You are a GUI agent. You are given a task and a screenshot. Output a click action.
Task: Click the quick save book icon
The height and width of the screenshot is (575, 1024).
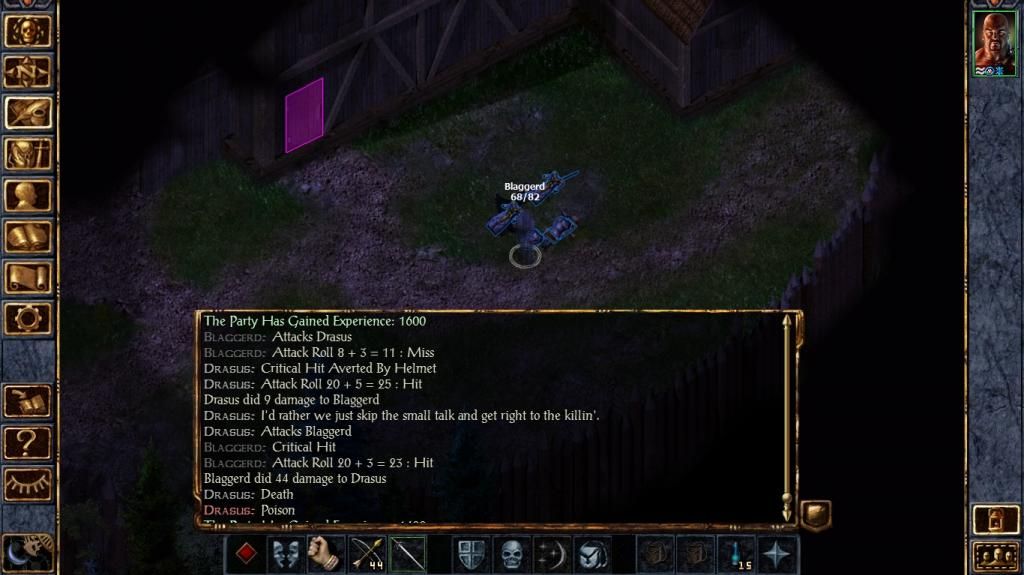28,401
